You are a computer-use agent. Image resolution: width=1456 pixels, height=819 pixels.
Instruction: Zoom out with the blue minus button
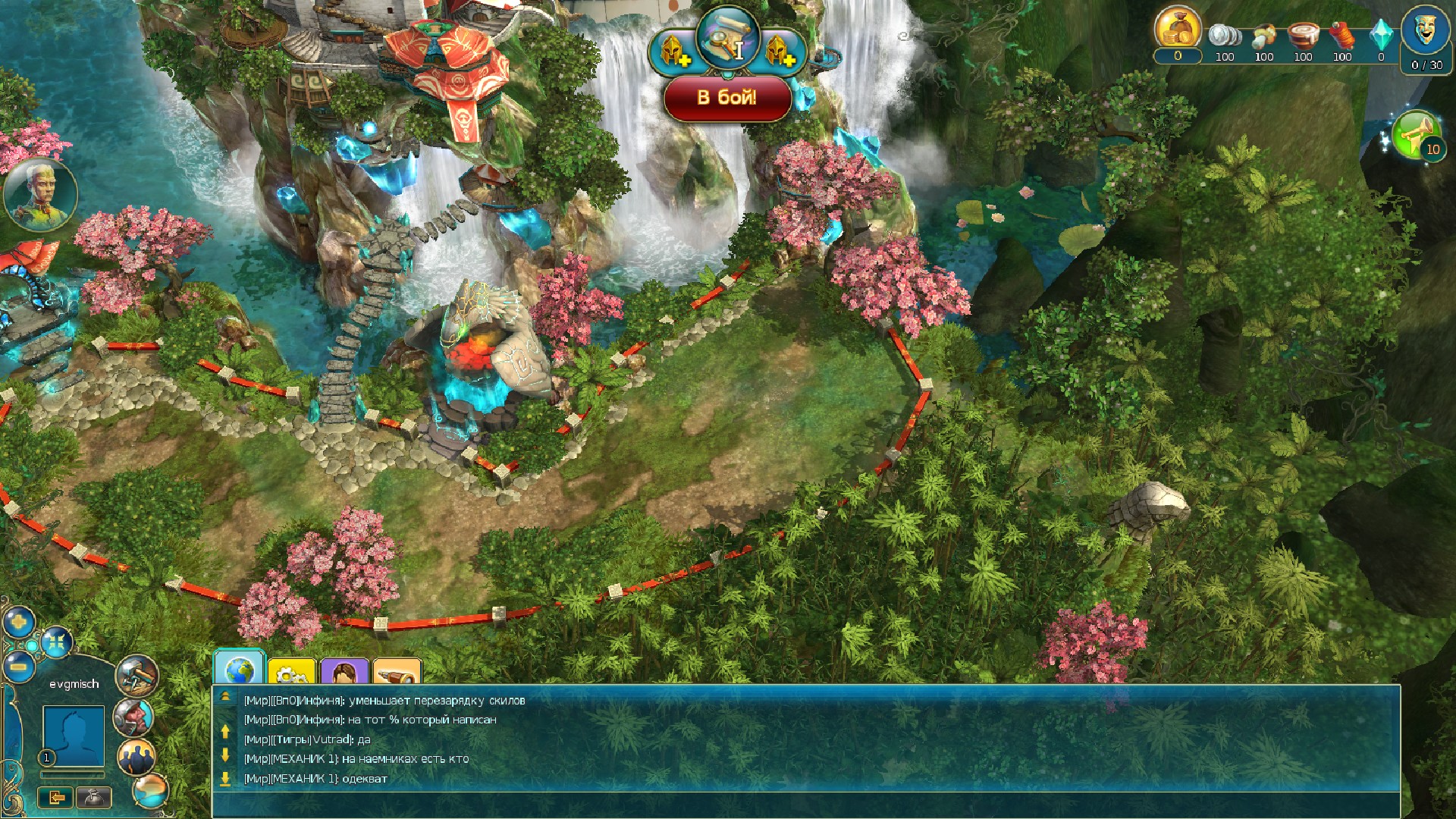tap(18, 667)
